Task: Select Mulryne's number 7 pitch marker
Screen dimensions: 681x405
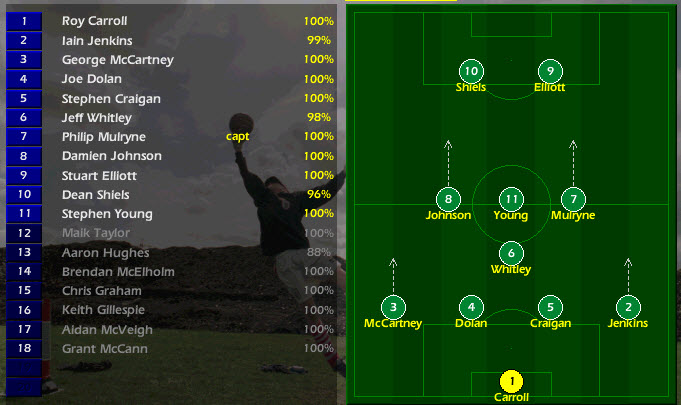Action: [572, 199]
